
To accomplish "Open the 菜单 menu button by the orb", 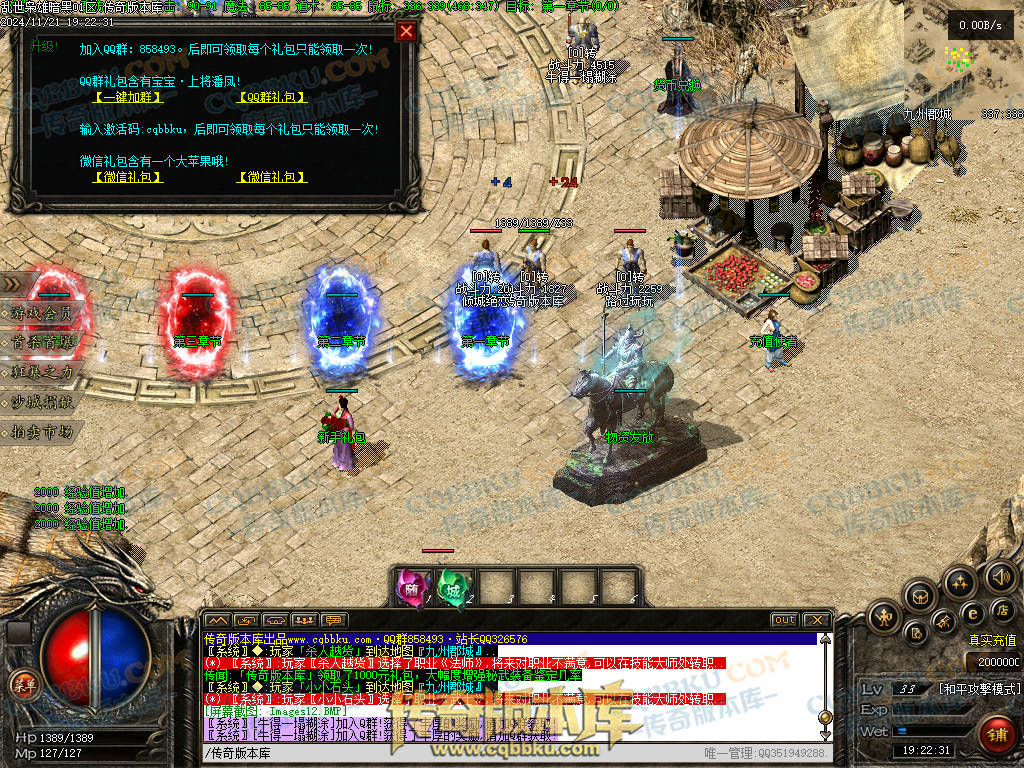I will click(x=22, y=684).
